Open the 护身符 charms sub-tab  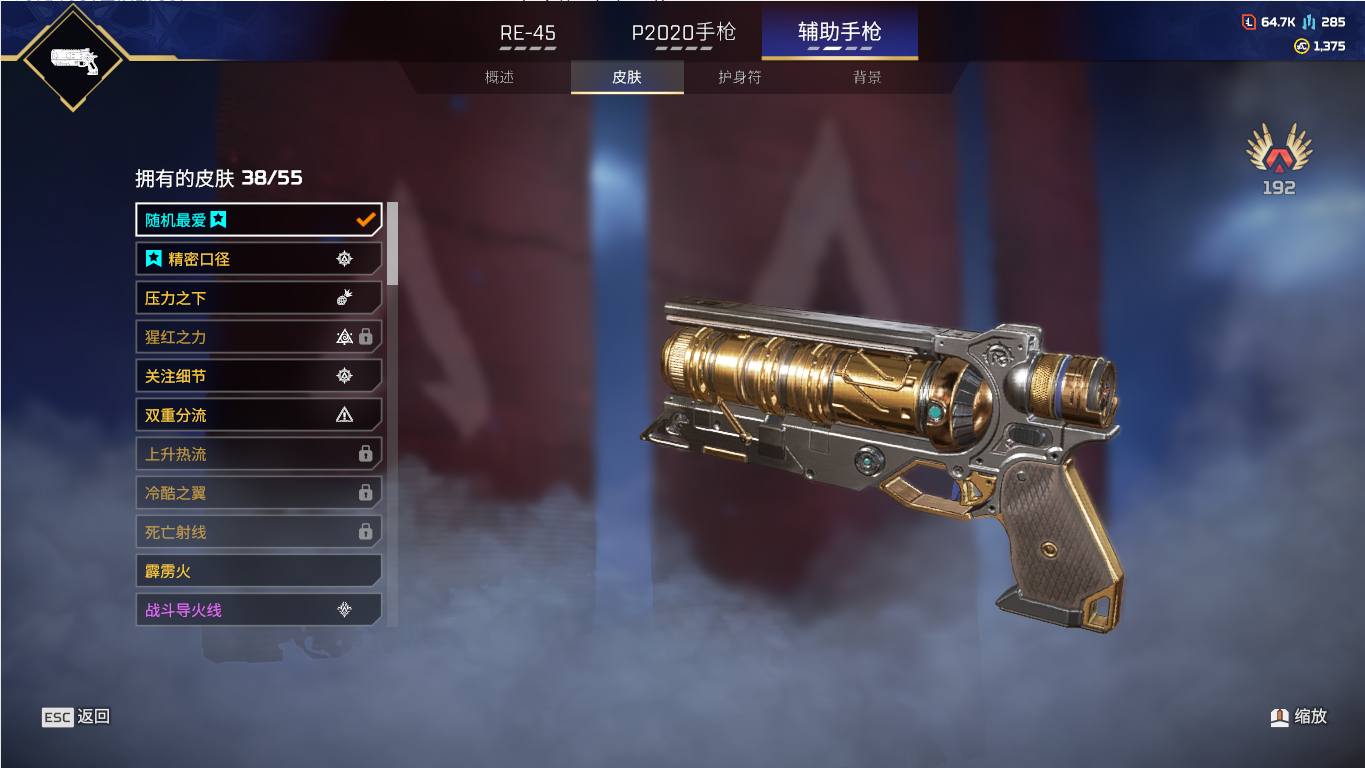click(740, 77)
